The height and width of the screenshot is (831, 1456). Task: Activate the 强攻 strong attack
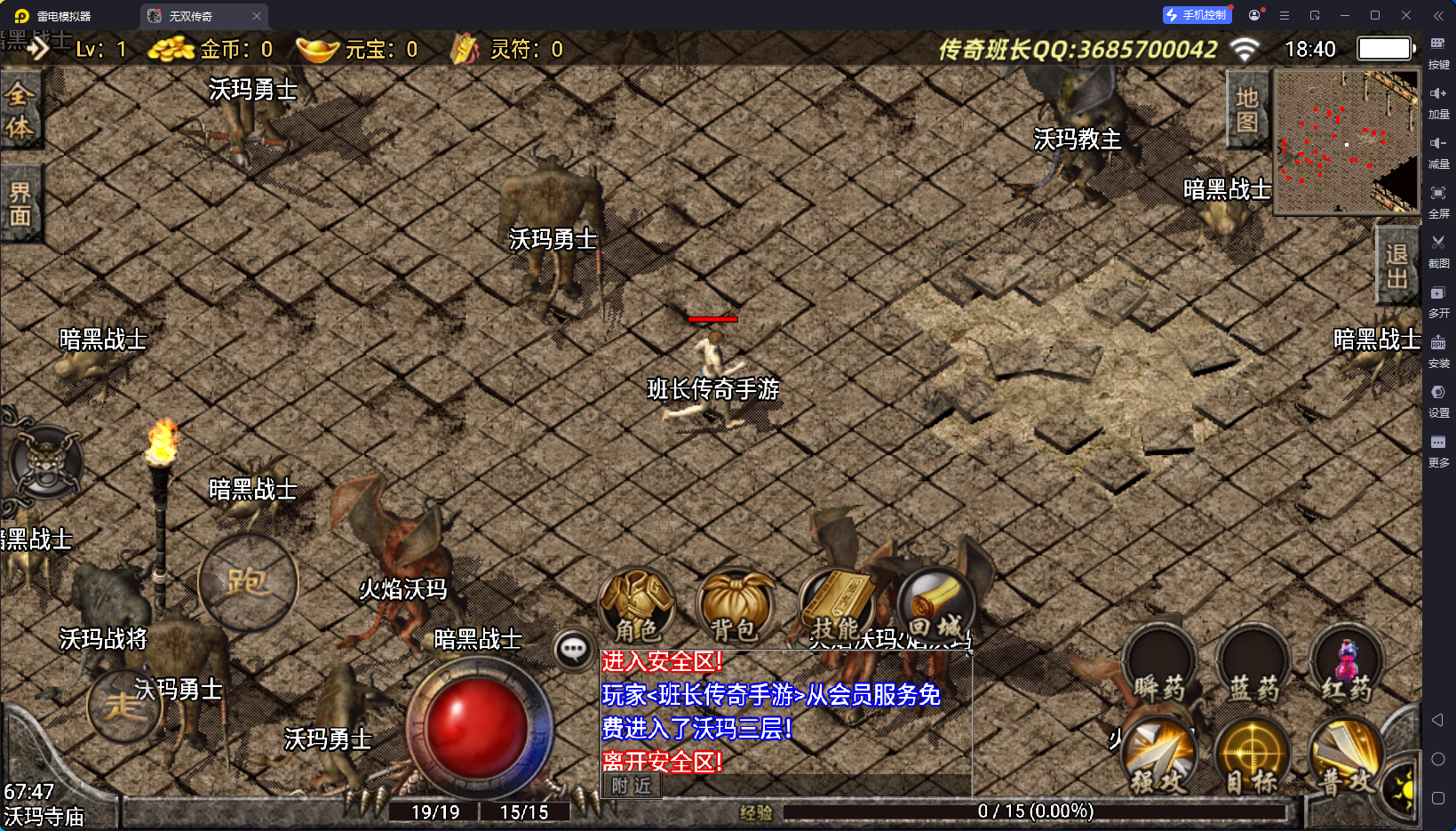[x=1159, y=755]
